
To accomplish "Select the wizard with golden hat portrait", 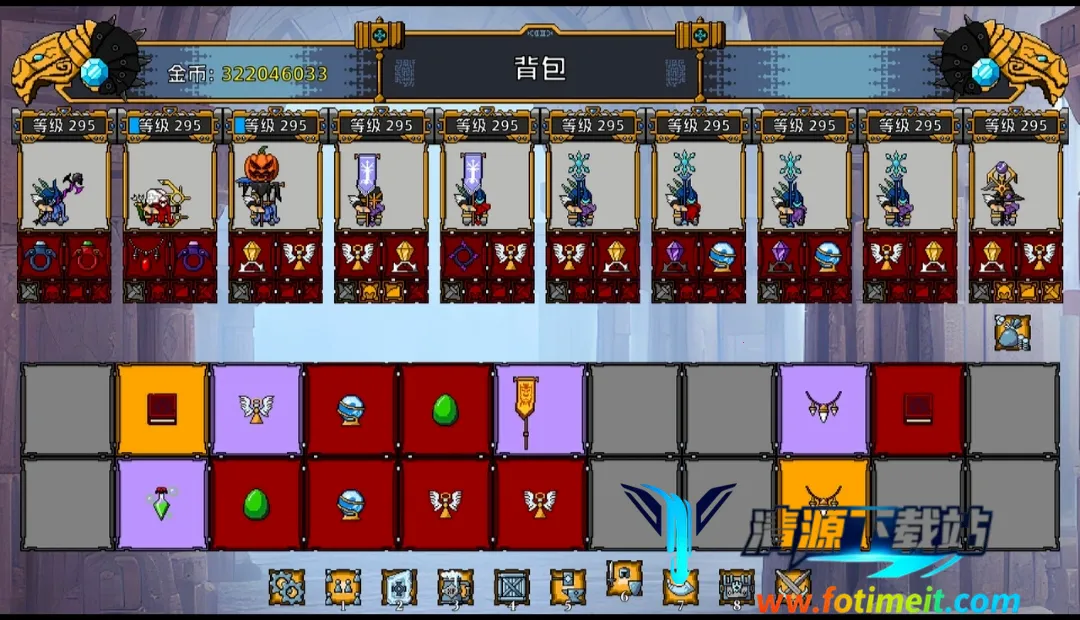I will (x=1015, y=187).
